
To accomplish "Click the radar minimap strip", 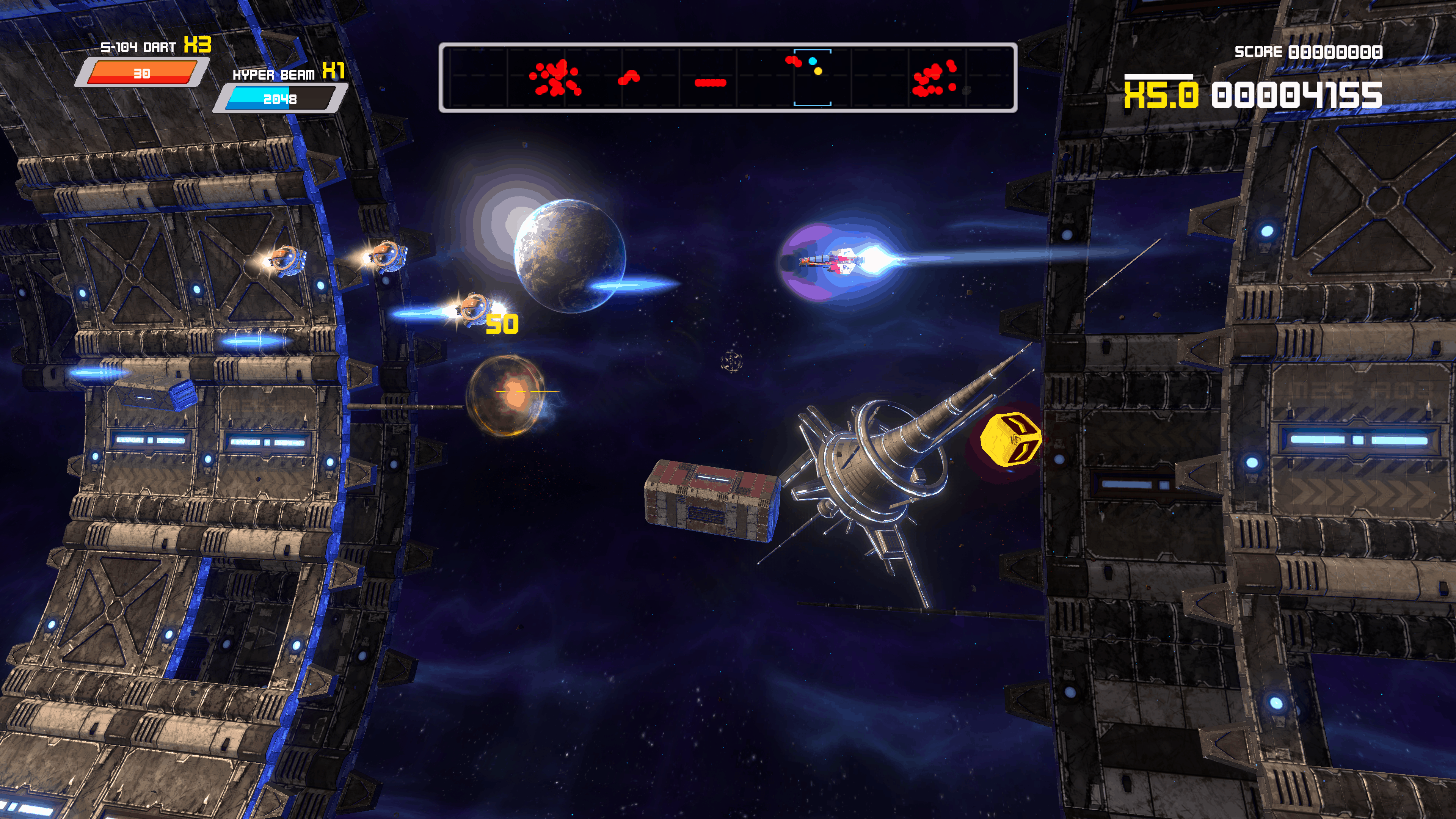I will 728,78.
